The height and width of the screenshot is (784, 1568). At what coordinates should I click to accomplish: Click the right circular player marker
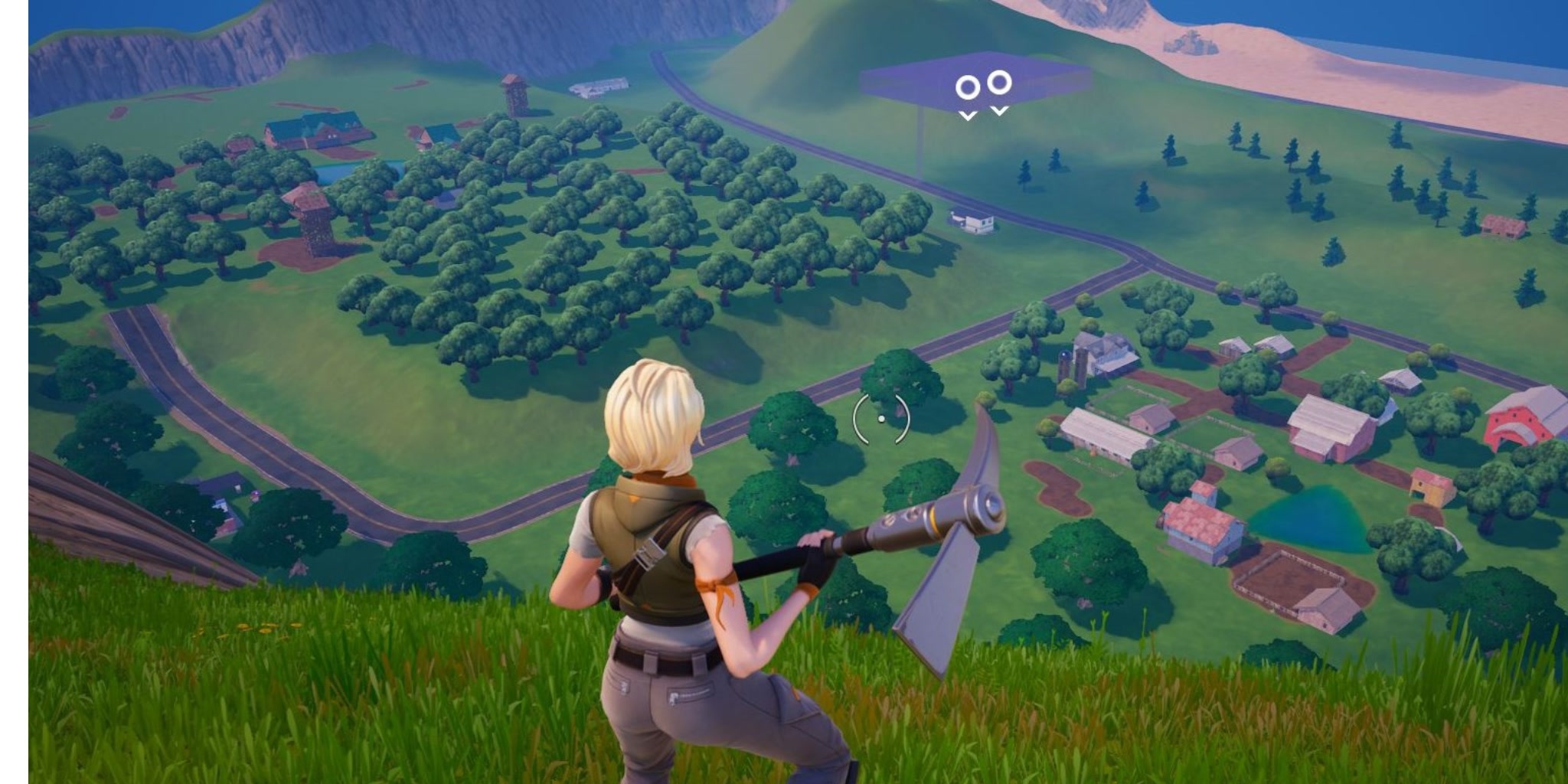999,84
